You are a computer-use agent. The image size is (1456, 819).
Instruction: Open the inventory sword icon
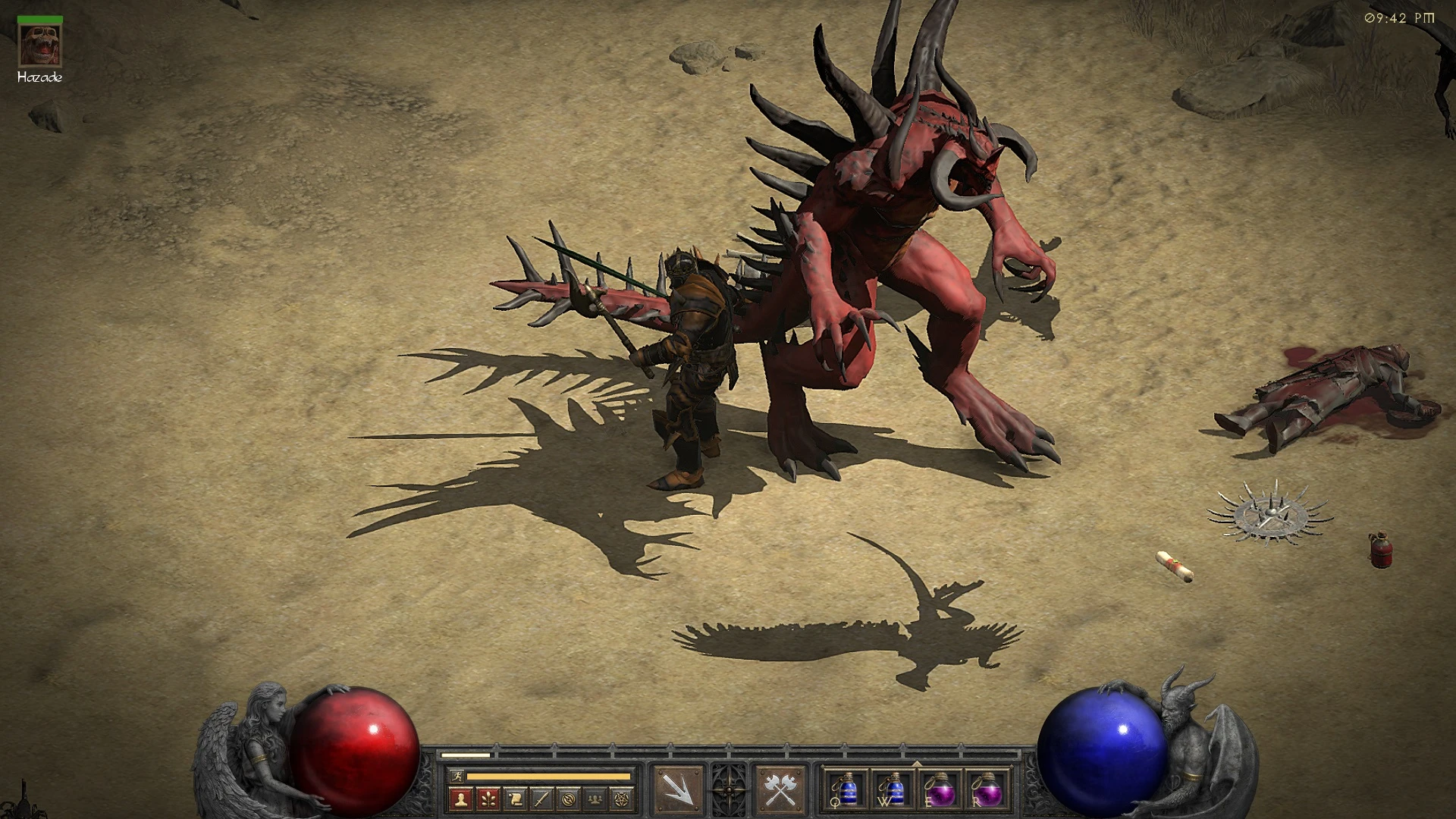(x=541, y=800)
